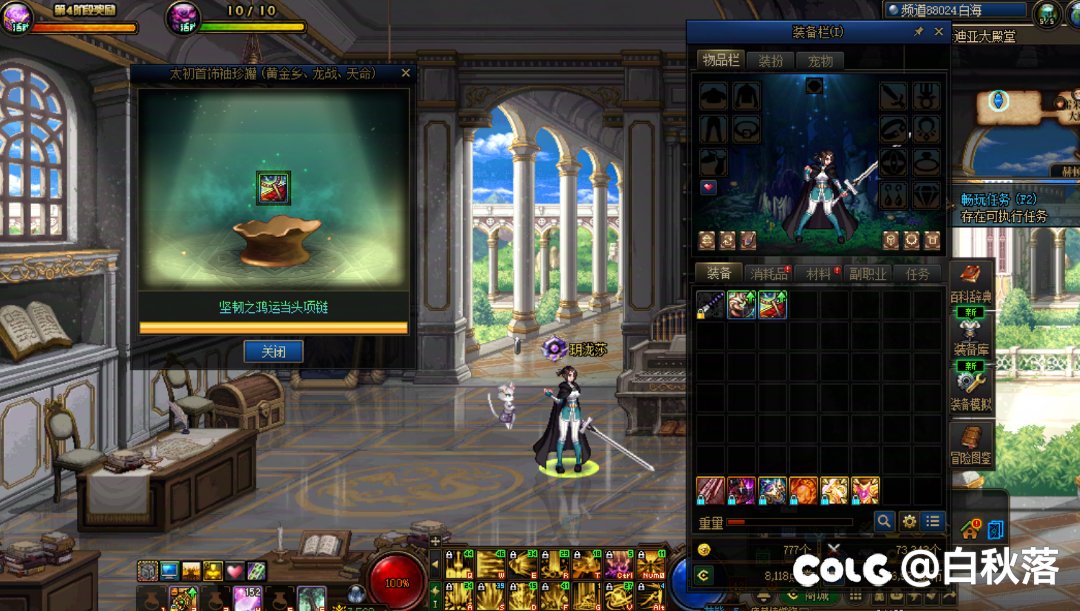
Task: Select the red heart slot beside the character
Action: tap(708, 187)
